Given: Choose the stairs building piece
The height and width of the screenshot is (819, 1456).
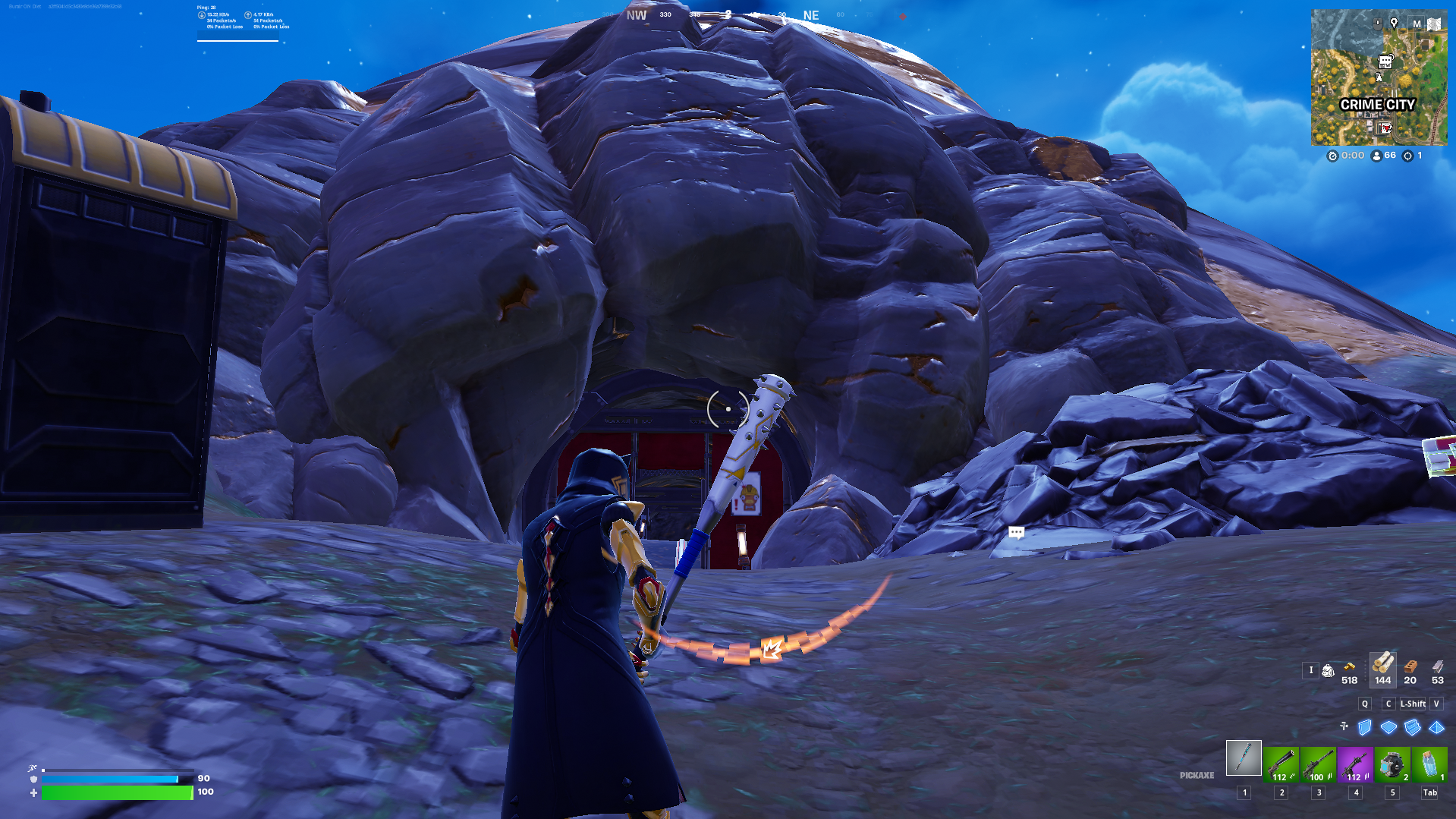Looking at the screenshot, I should coord(1412,727).
